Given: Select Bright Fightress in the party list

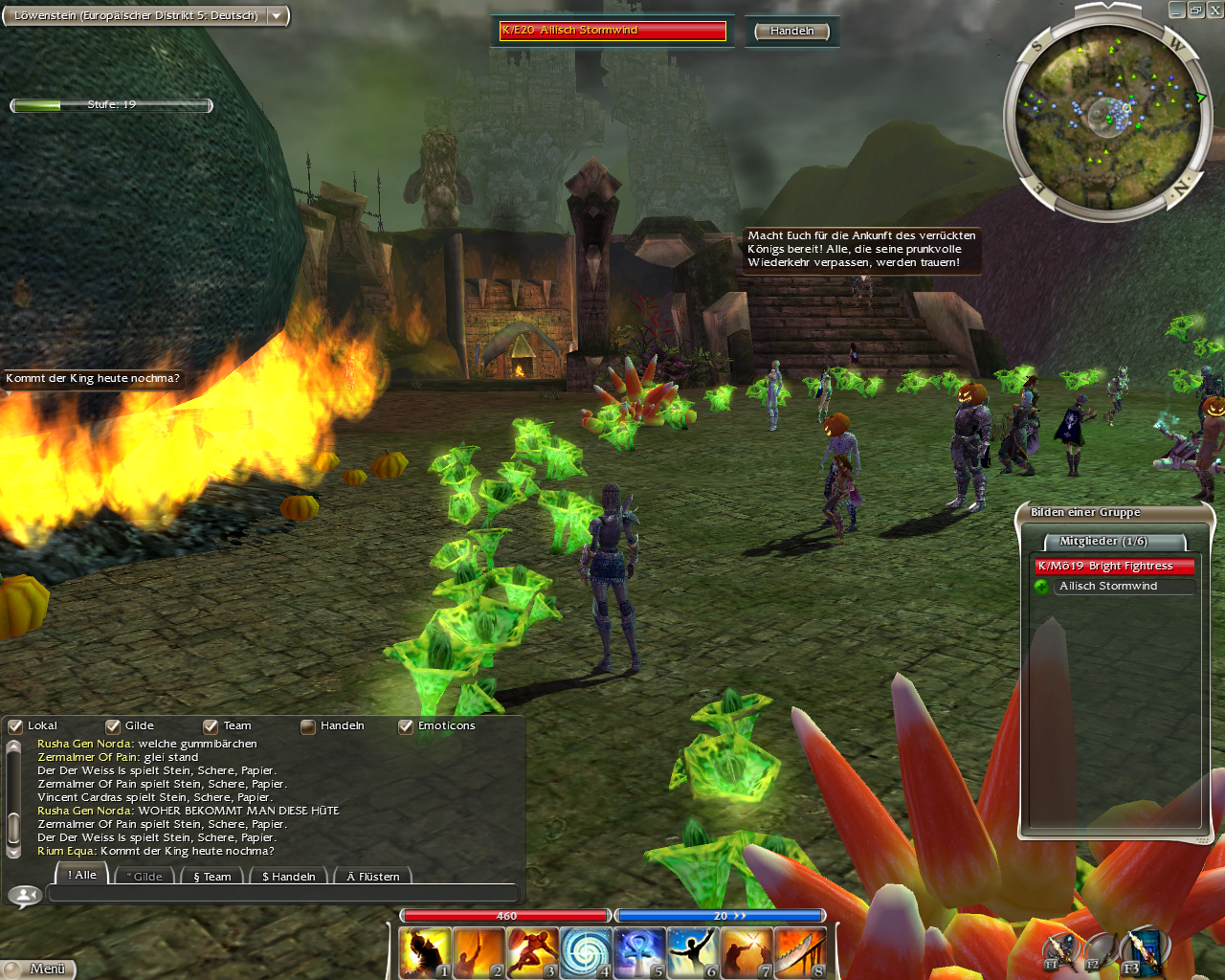Looking at the screenshot, I should pos(1114,566).
